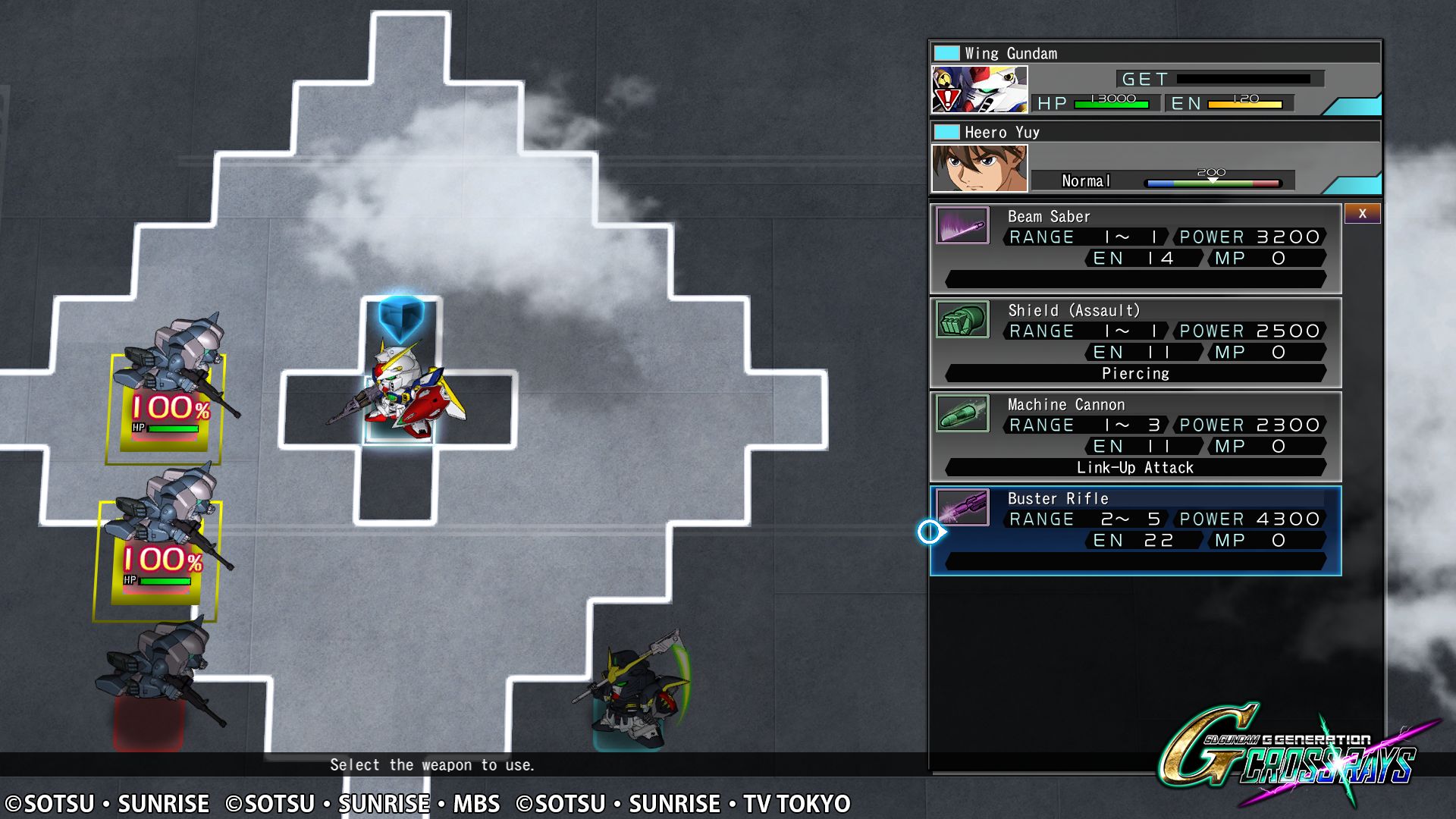1456x819 pixels.
Task: Choose Shield (Assault) attack
Action: coord(1135,342)
